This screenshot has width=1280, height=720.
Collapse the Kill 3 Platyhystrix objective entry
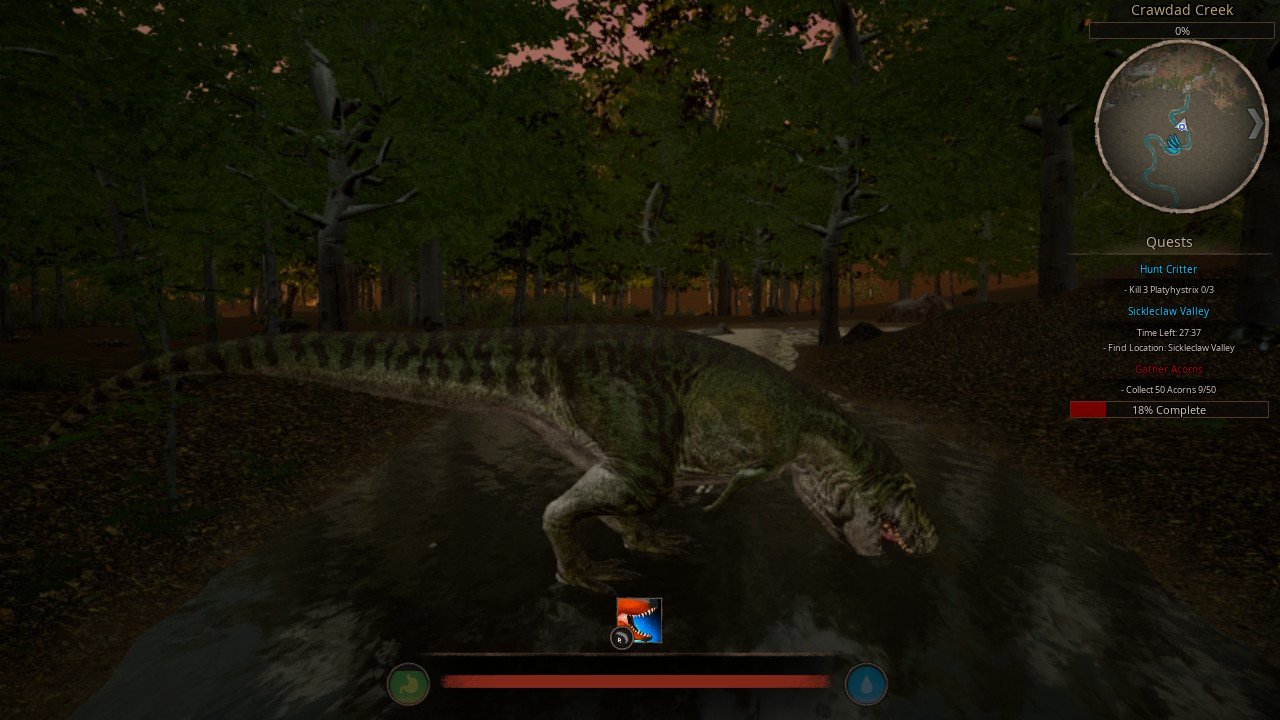(x=1168, y=290)
